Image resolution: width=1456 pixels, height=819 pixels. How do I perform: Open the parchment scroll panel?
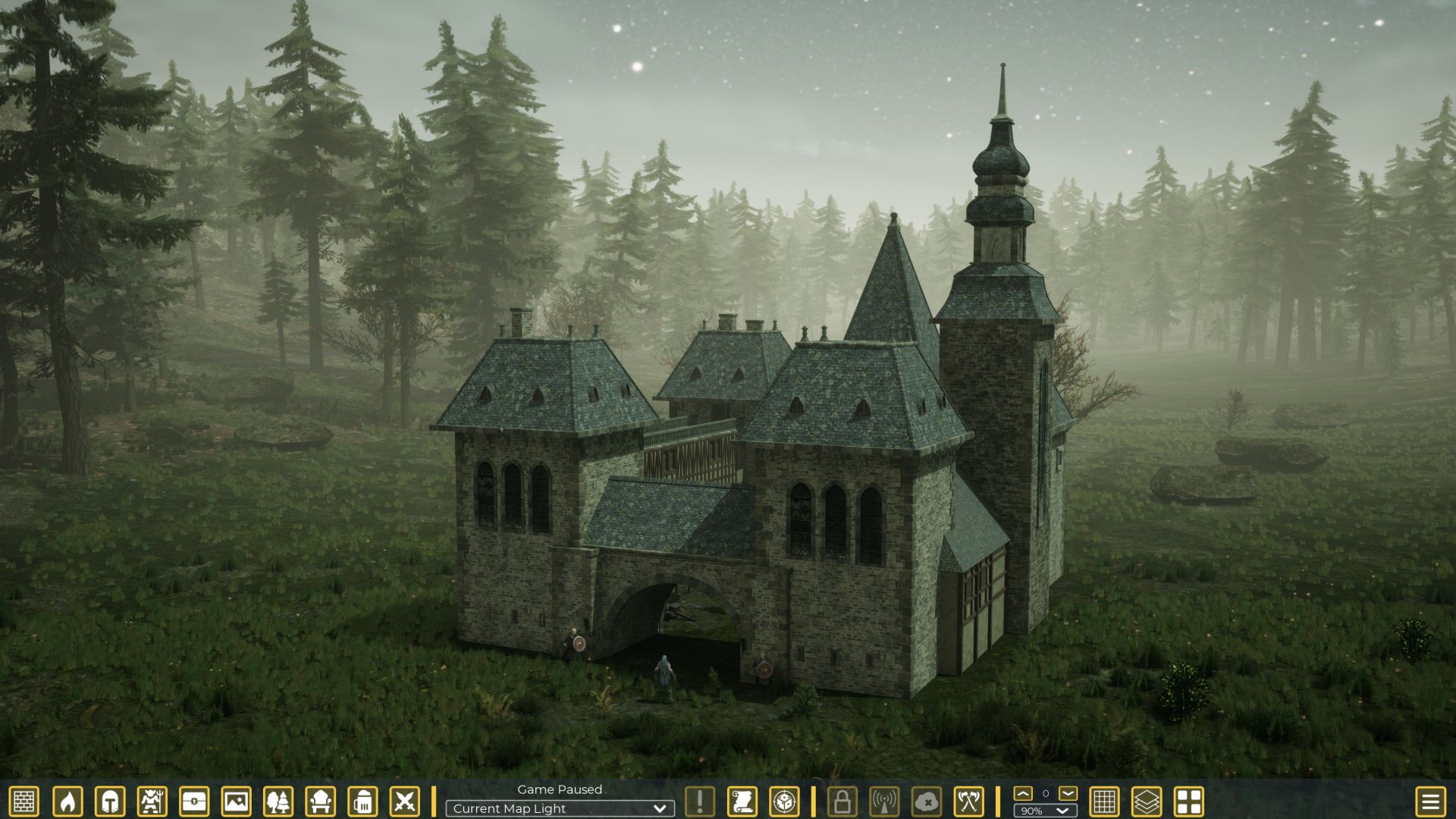click(742, 802)
